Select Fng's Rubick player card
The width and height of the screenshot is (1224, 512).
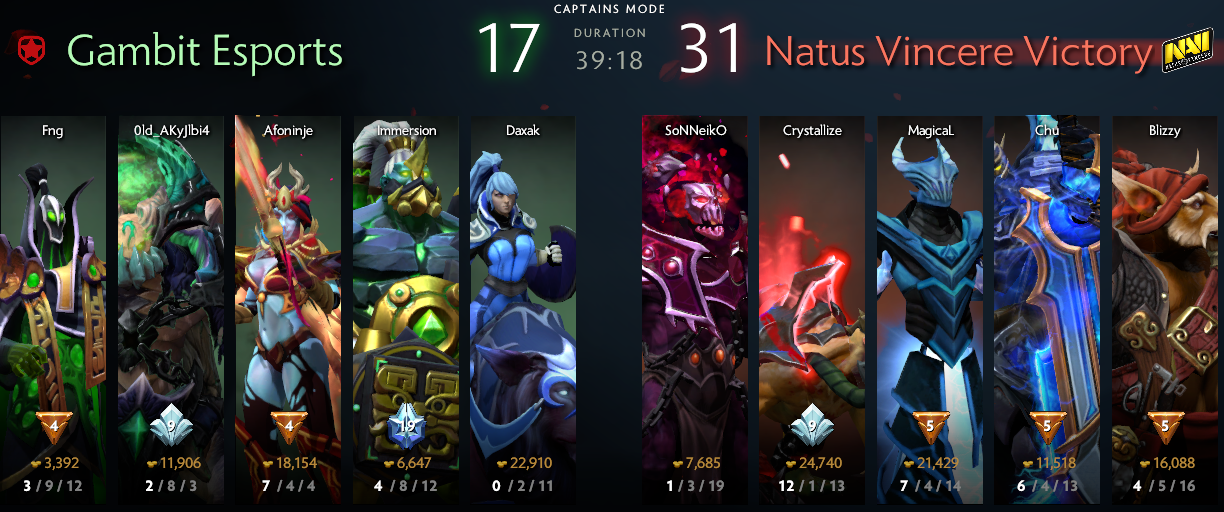(53, 300)
